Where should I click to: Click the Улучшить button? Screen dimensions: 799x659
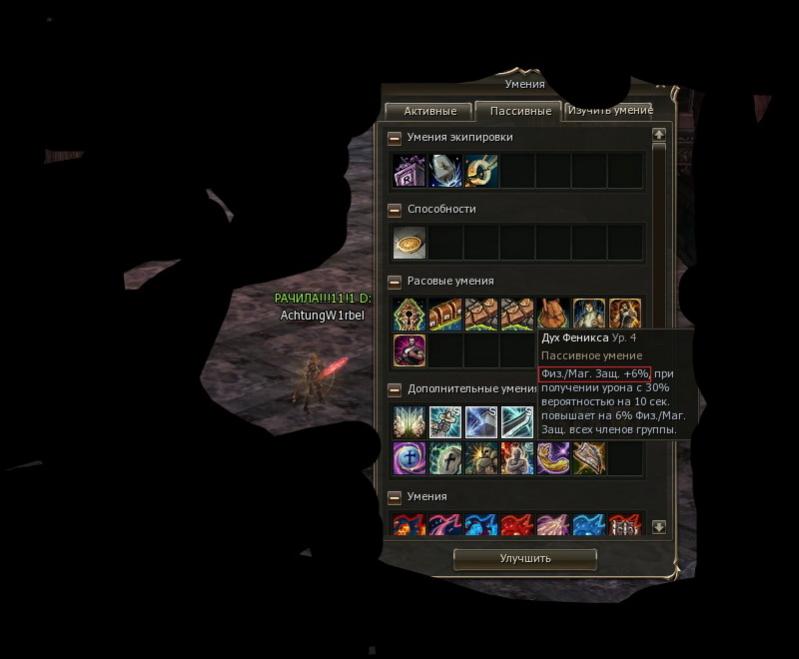pos(525,558)
